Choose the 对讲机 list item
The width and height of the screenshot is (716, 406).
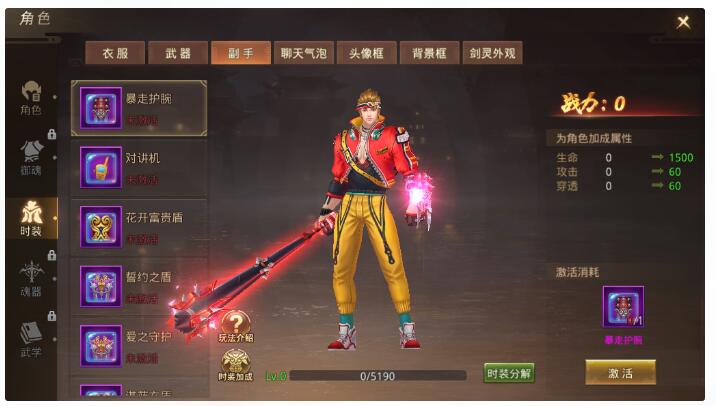(139, 167)
